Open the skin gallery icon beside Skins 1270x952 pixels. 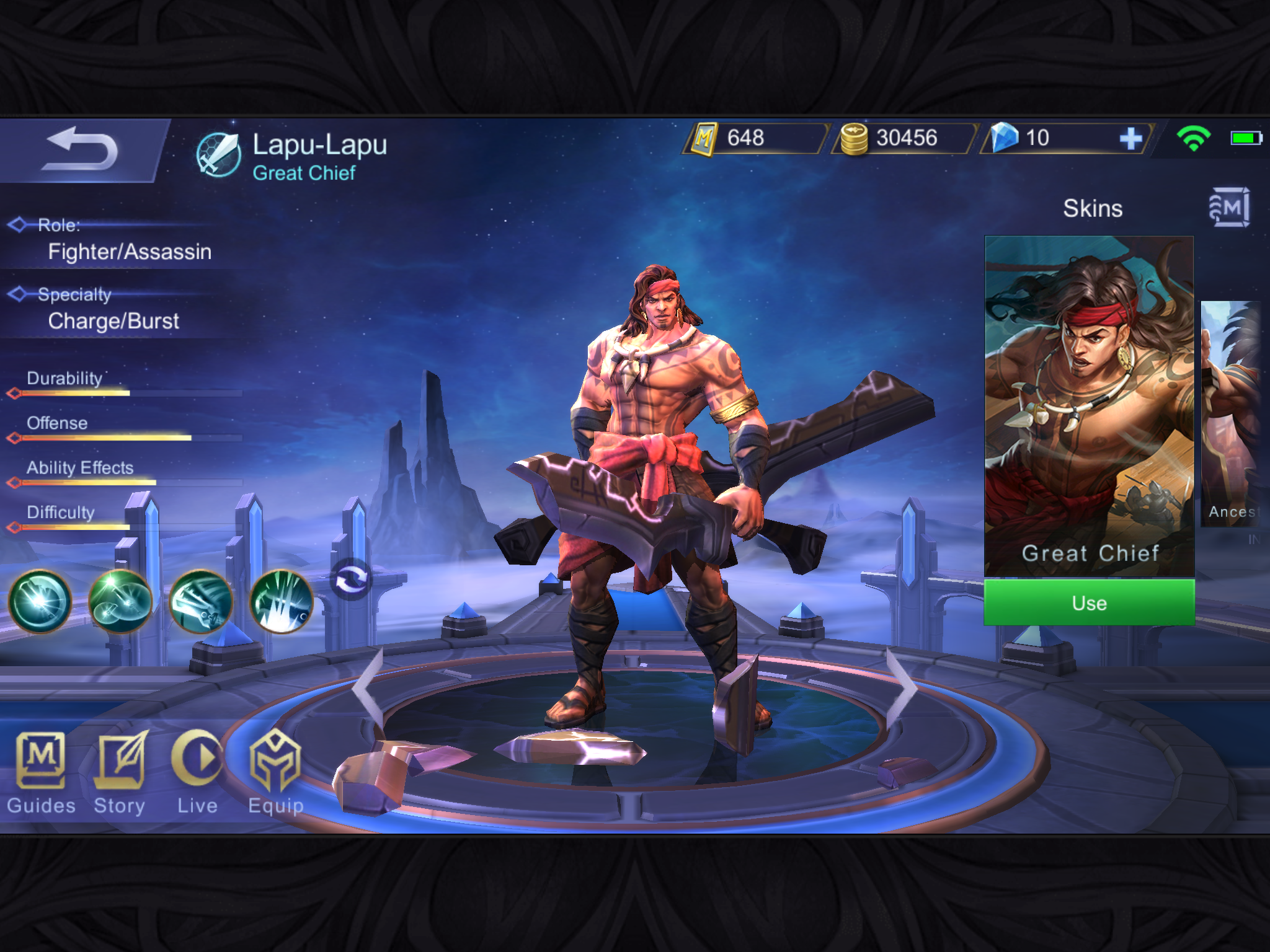pyautogui.click(x=1228, y=208)
